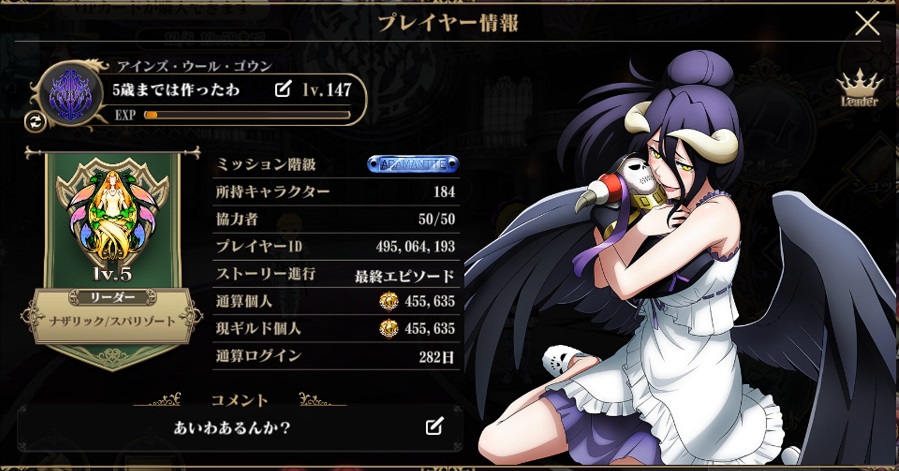Edit the player comment
The width and height of the screenshot is (899, 471).
[x=434, y=427]
